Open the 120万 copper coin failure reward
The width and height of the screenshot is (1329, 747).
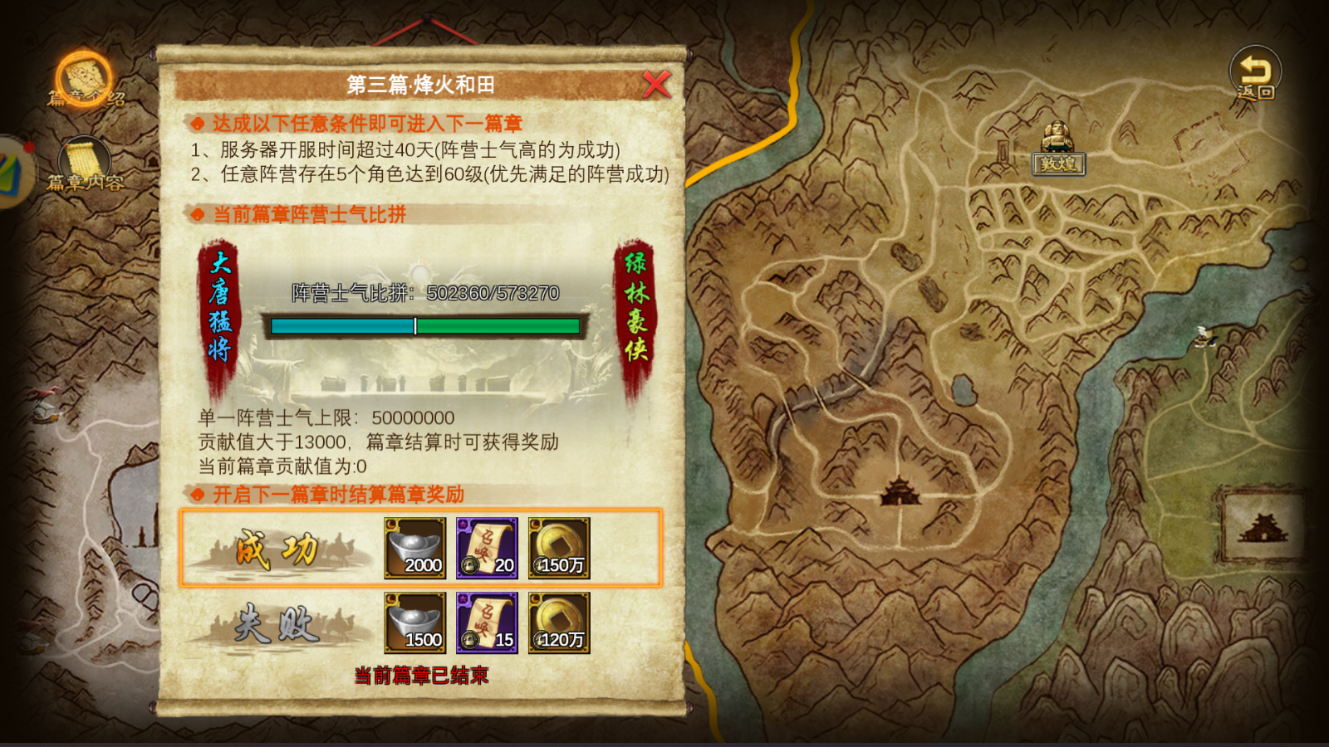(559, 624)
